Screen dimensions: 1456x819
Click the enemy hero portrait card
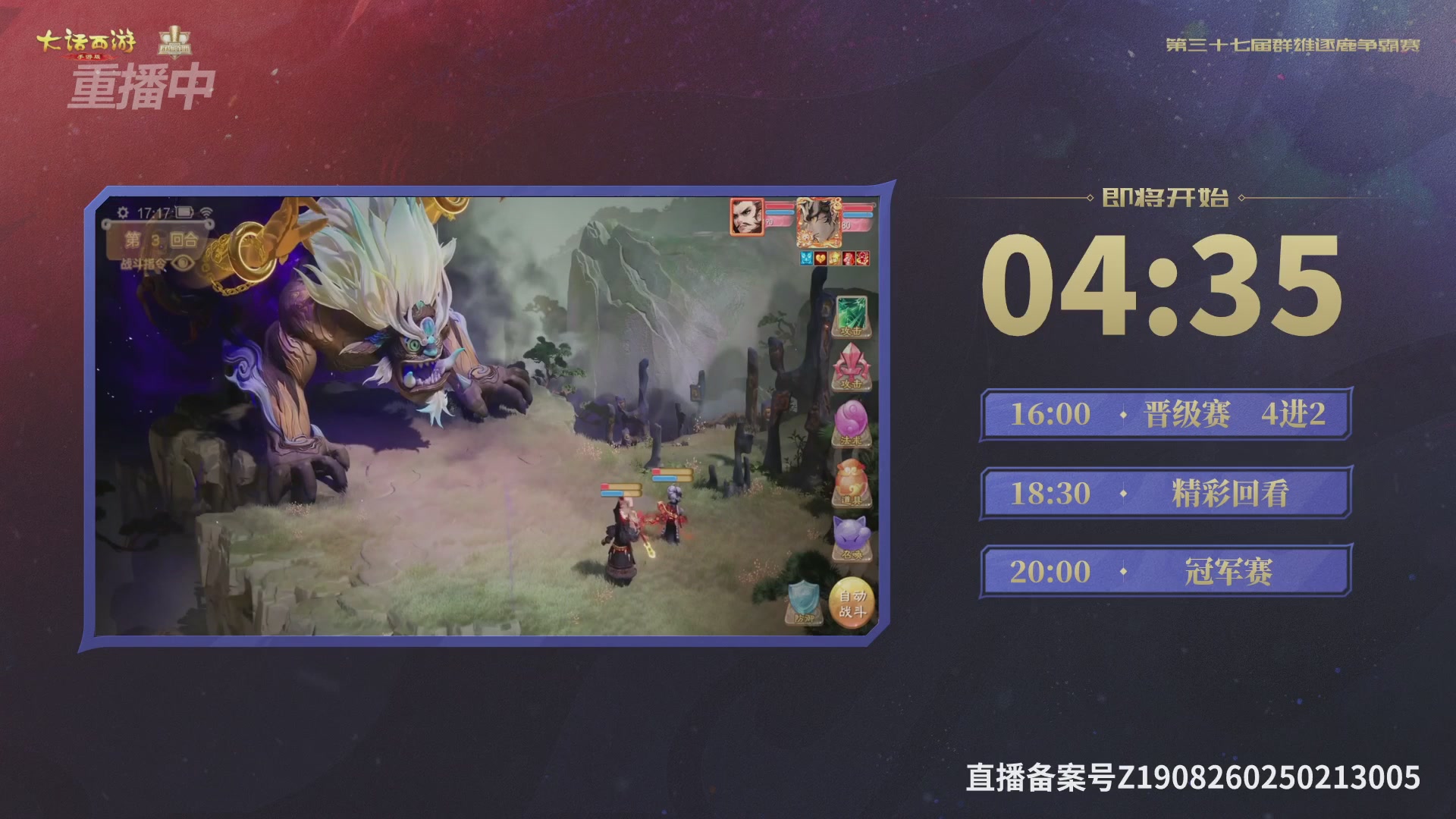(819, 222)
